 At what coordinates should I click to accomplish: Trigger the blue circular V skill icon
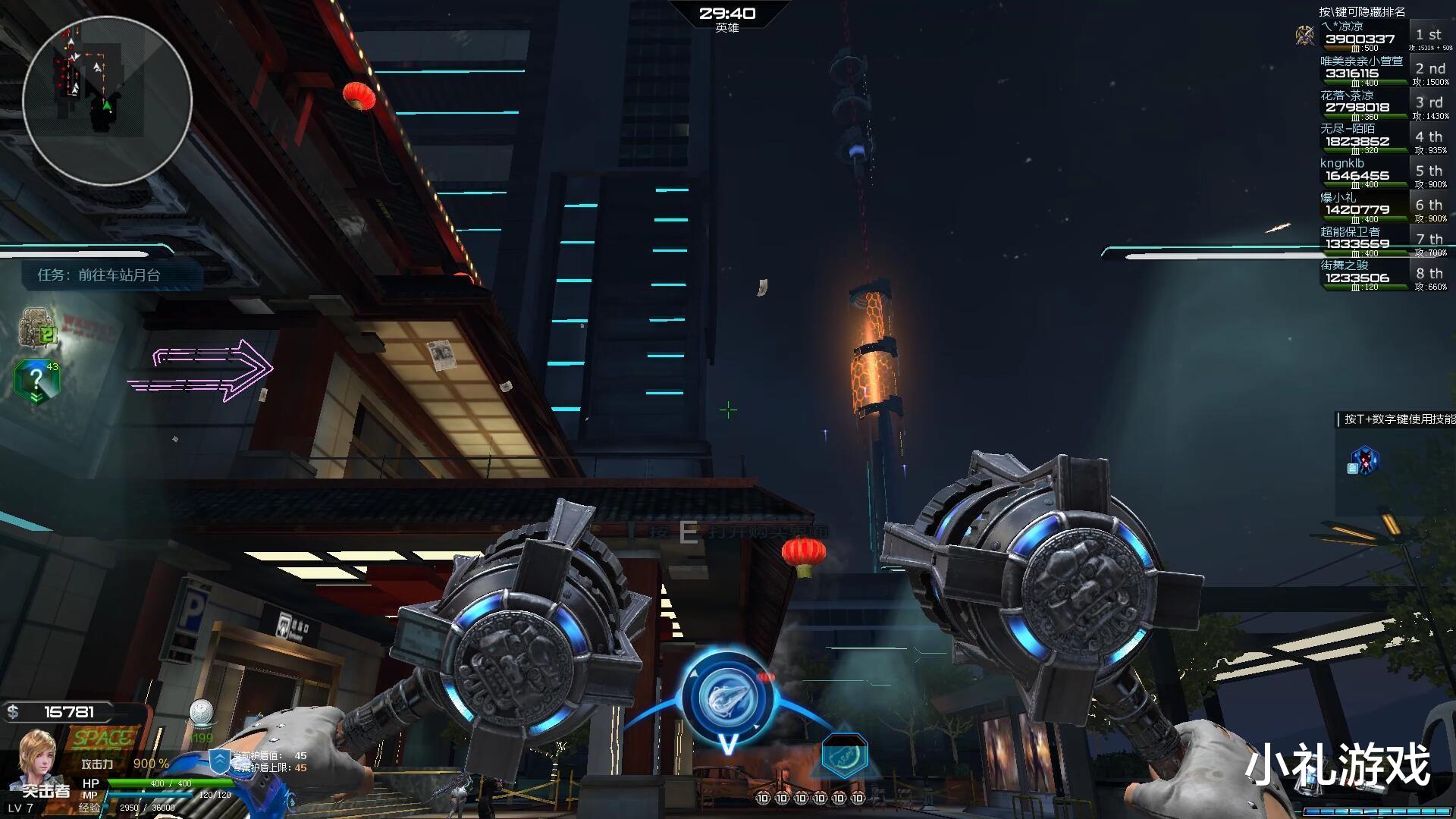click(x=727, y=699)
